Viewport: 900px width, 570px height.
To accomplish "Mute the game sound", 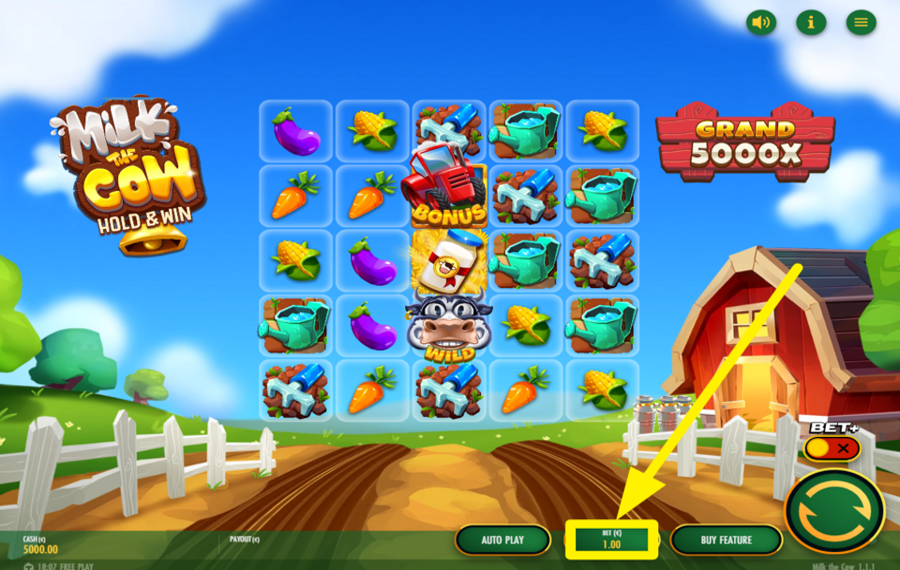I will point(761,23).
